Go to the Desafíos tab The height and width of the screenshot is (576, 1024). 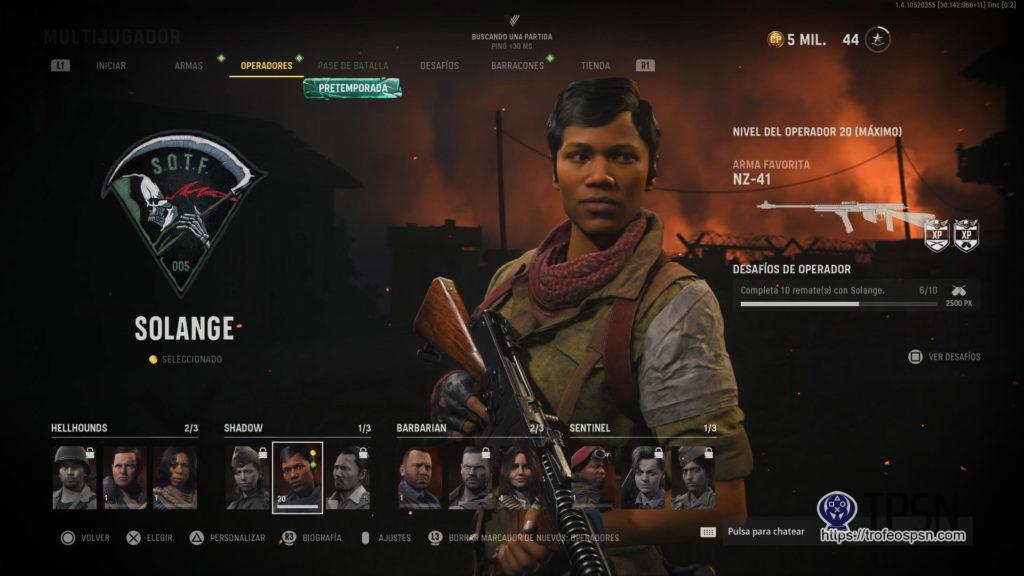439,66
